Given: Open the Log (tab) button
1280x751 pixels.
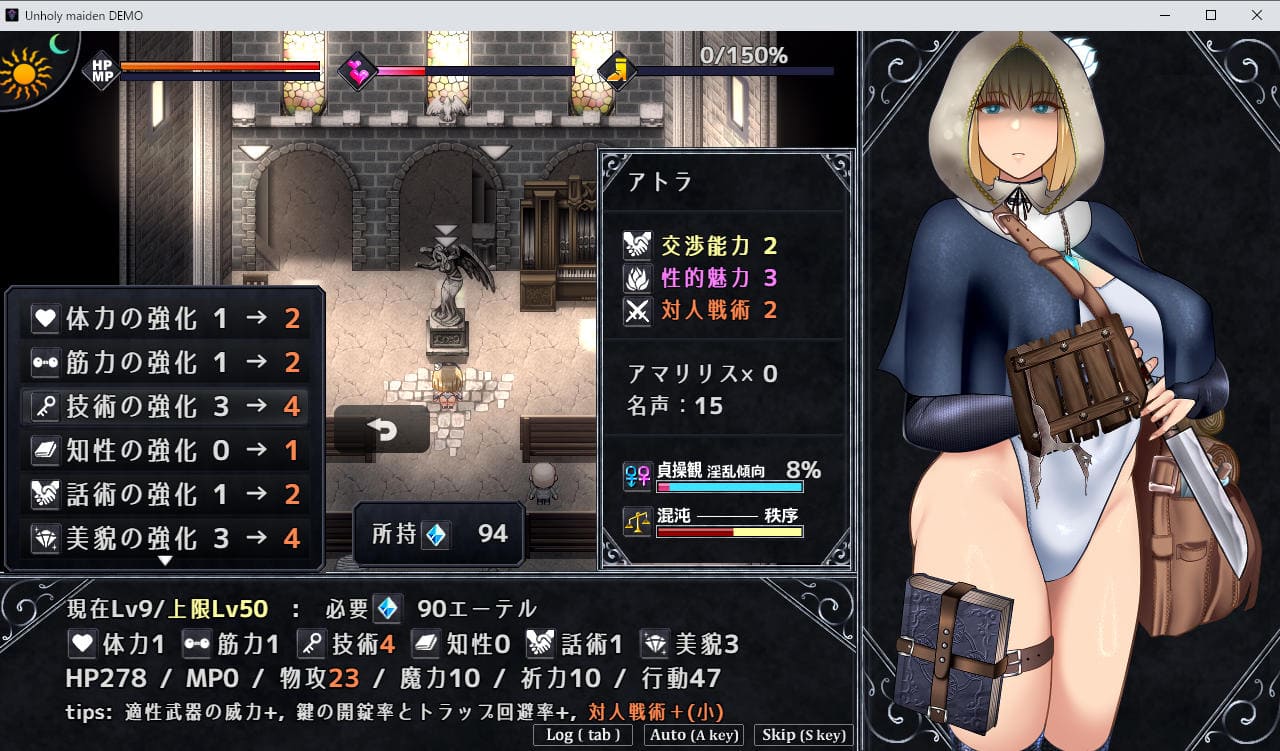Looking at the screenshot, I should 583,735.
